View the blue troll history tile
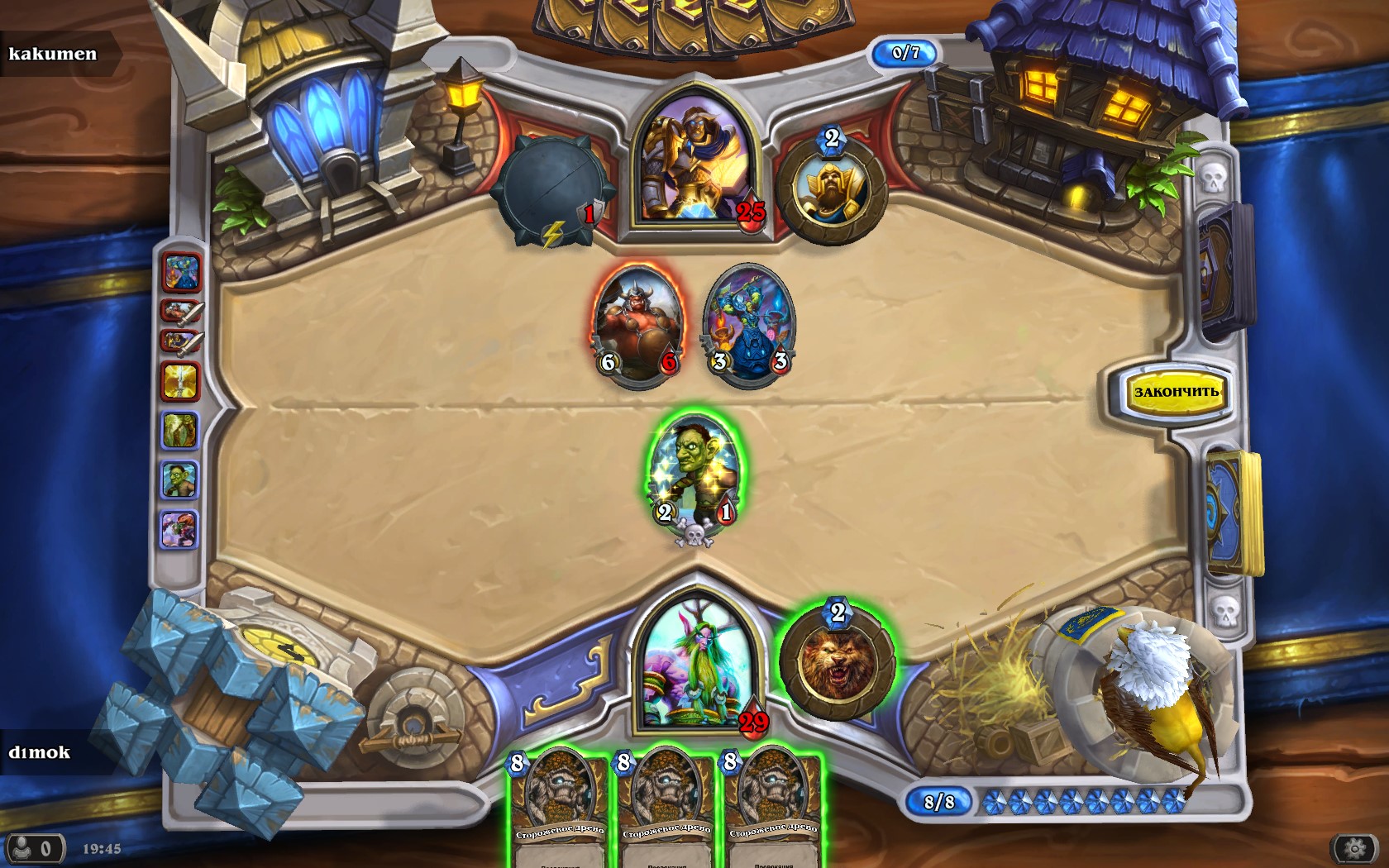 pos(182,273)
